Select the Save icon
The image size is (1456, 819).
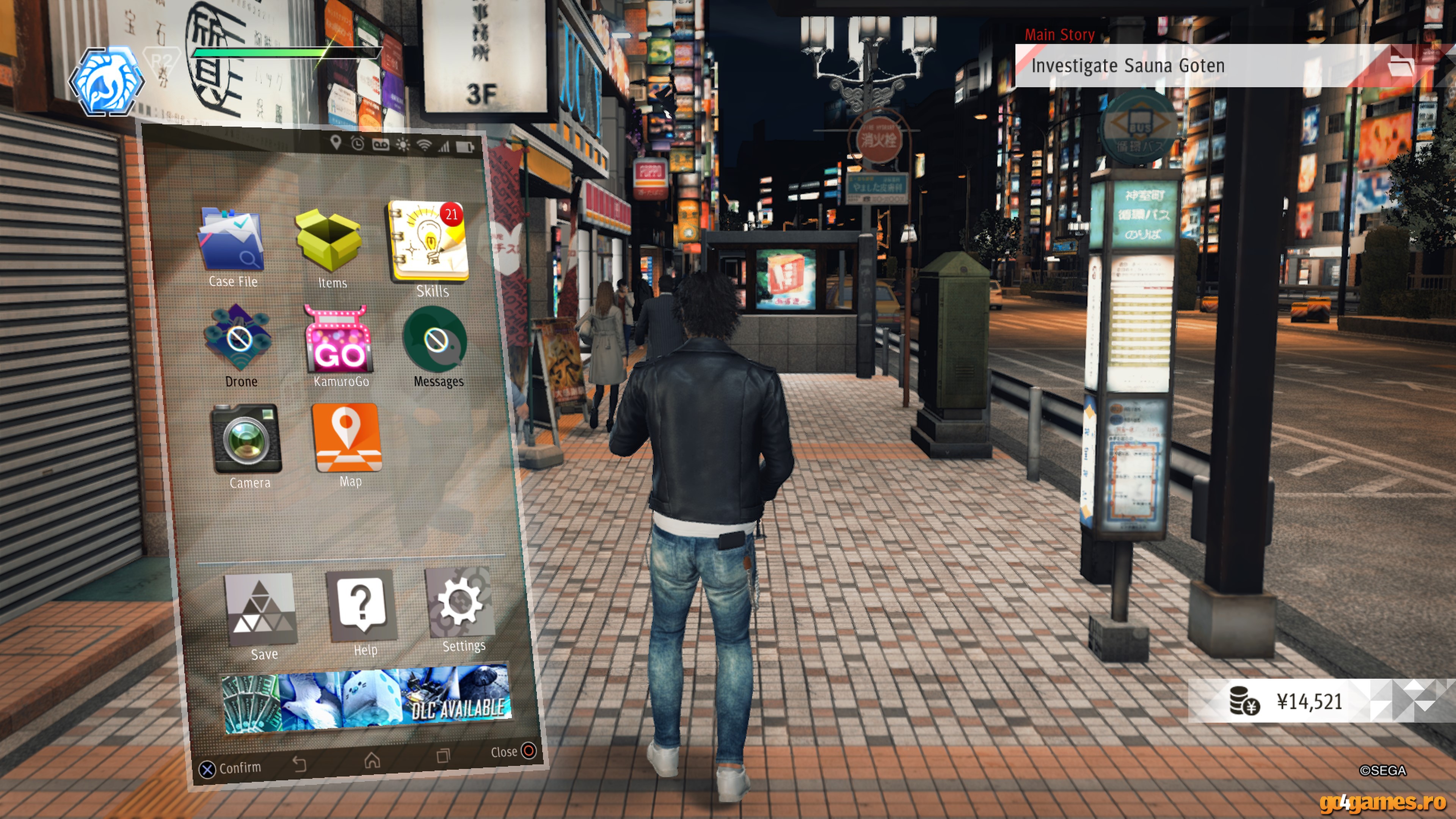(260, 609)
